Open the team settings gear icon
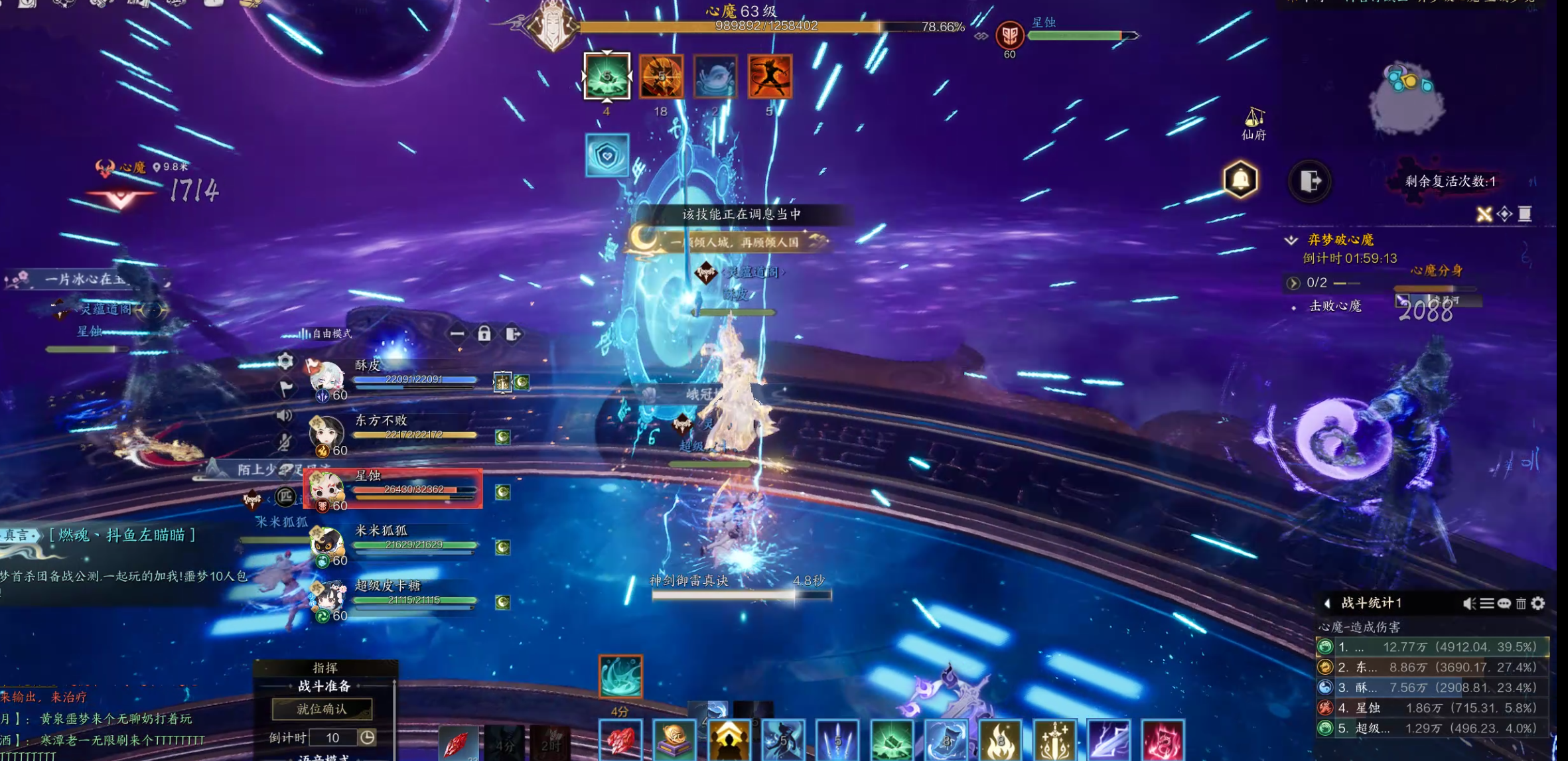1568x761 pixels. tap(285, 360)
